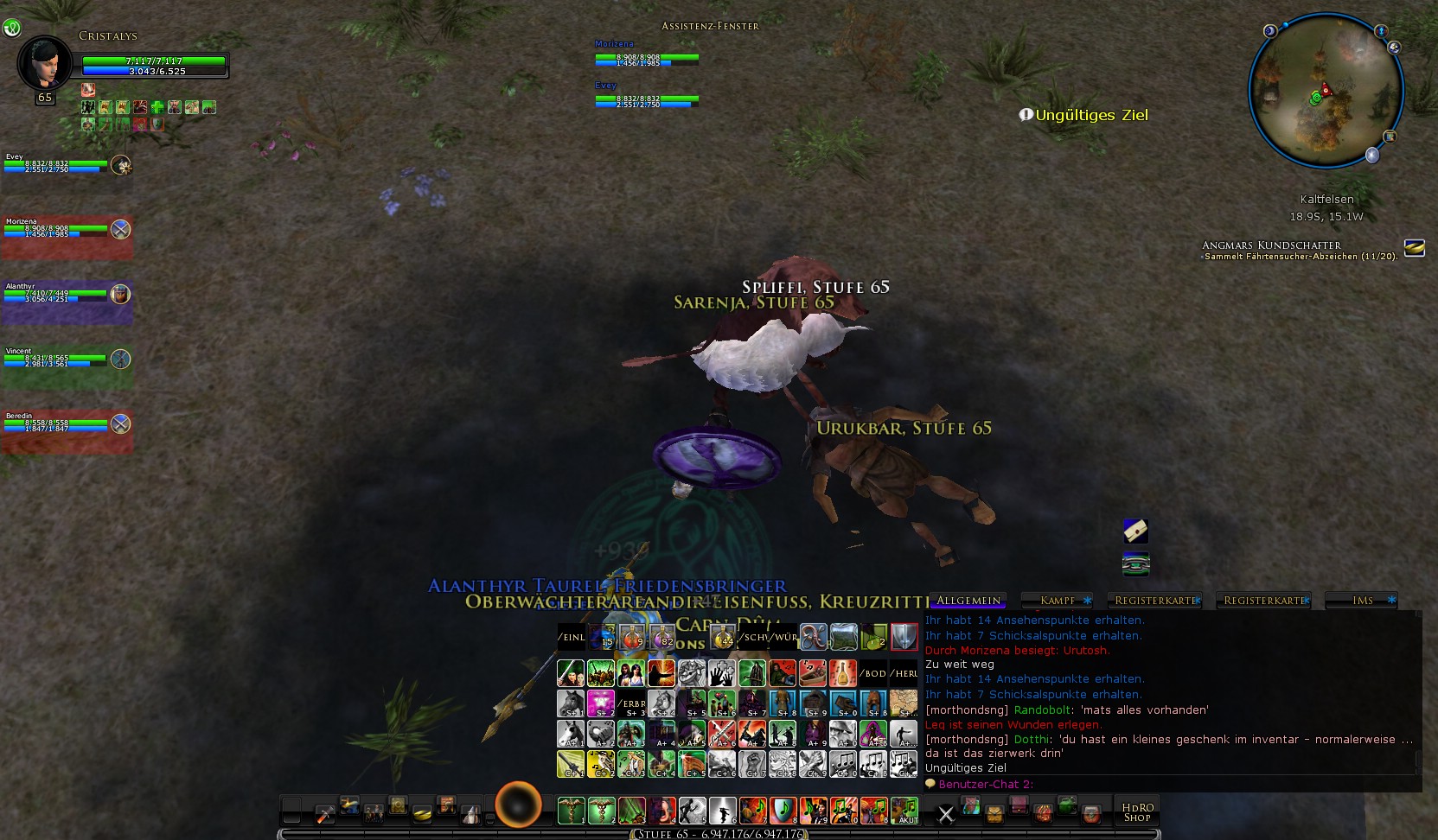Click the moon icon on the minimap rim
1438x840 pixels.
[x=1372, y=155]
